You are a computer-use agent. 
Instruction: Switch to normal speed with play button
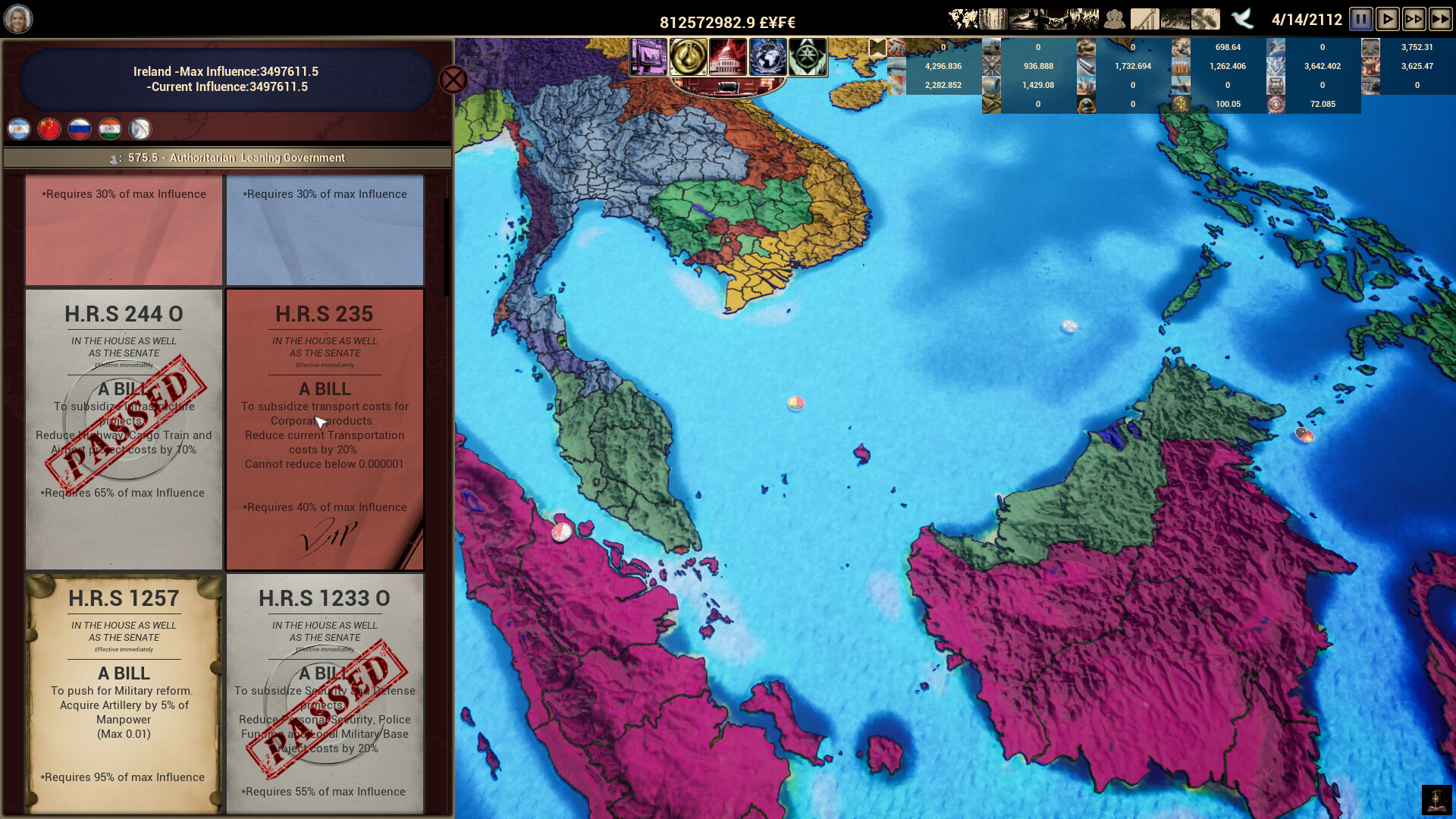click(x=1388, y=19)
